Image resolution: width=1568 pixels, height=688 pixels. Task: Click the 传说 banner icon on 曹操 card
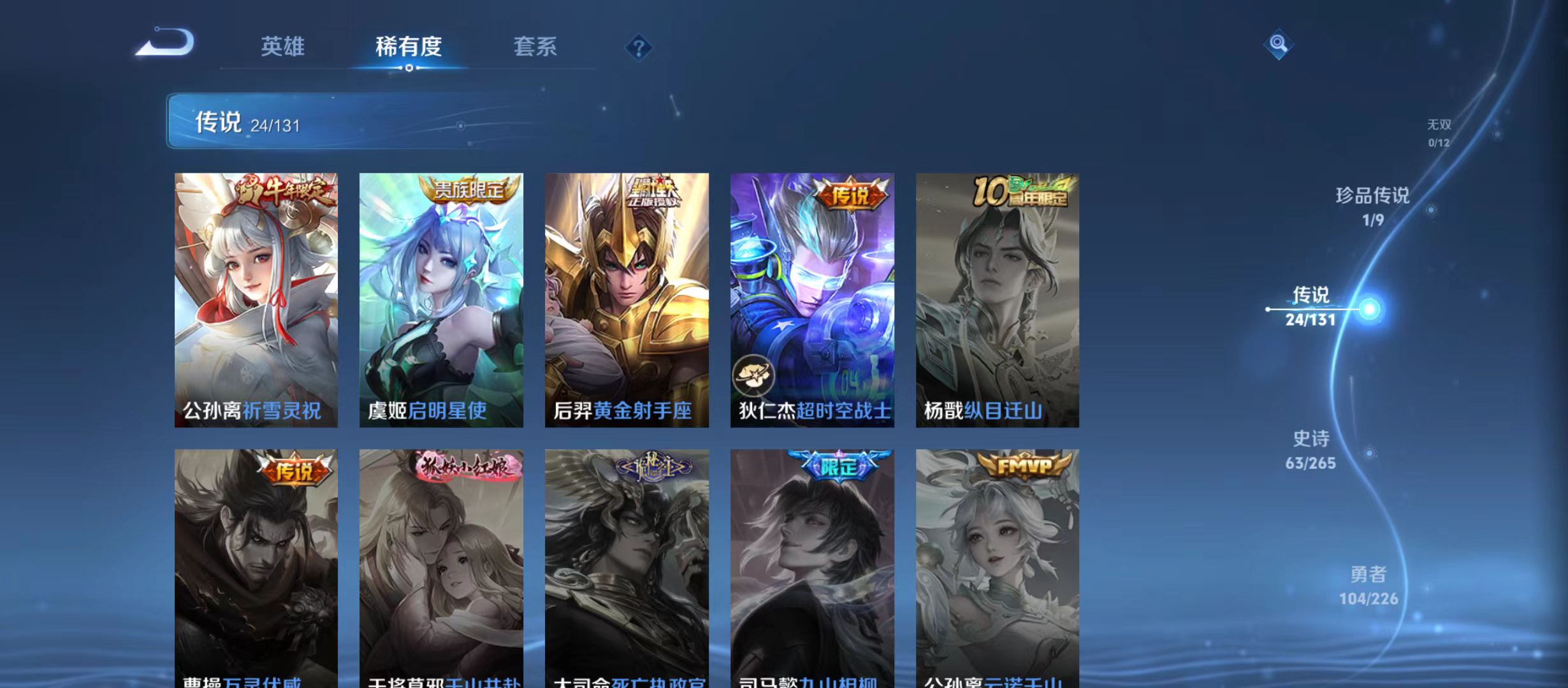click(294, 471)
